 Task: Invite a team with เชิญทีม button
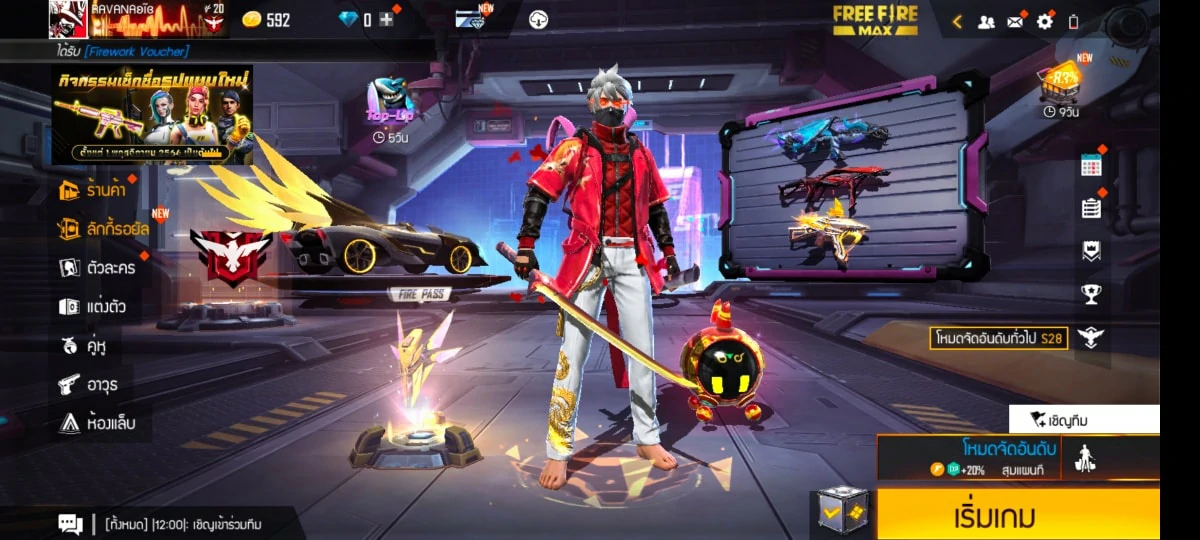(x=1084, y=420)
